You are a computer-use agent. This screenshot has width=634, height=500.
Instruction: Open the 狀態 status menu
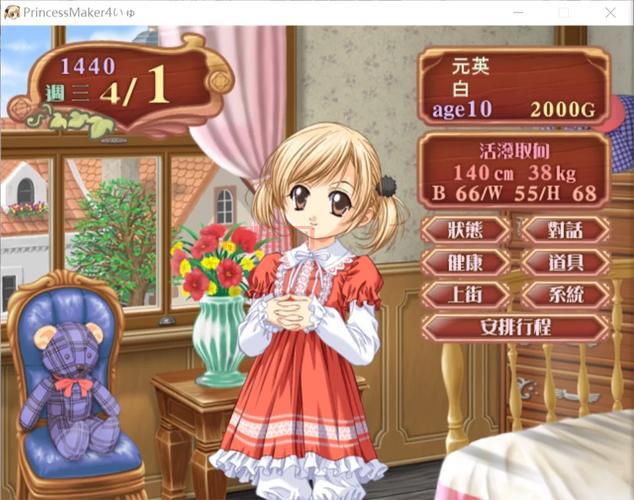point(465,230)
